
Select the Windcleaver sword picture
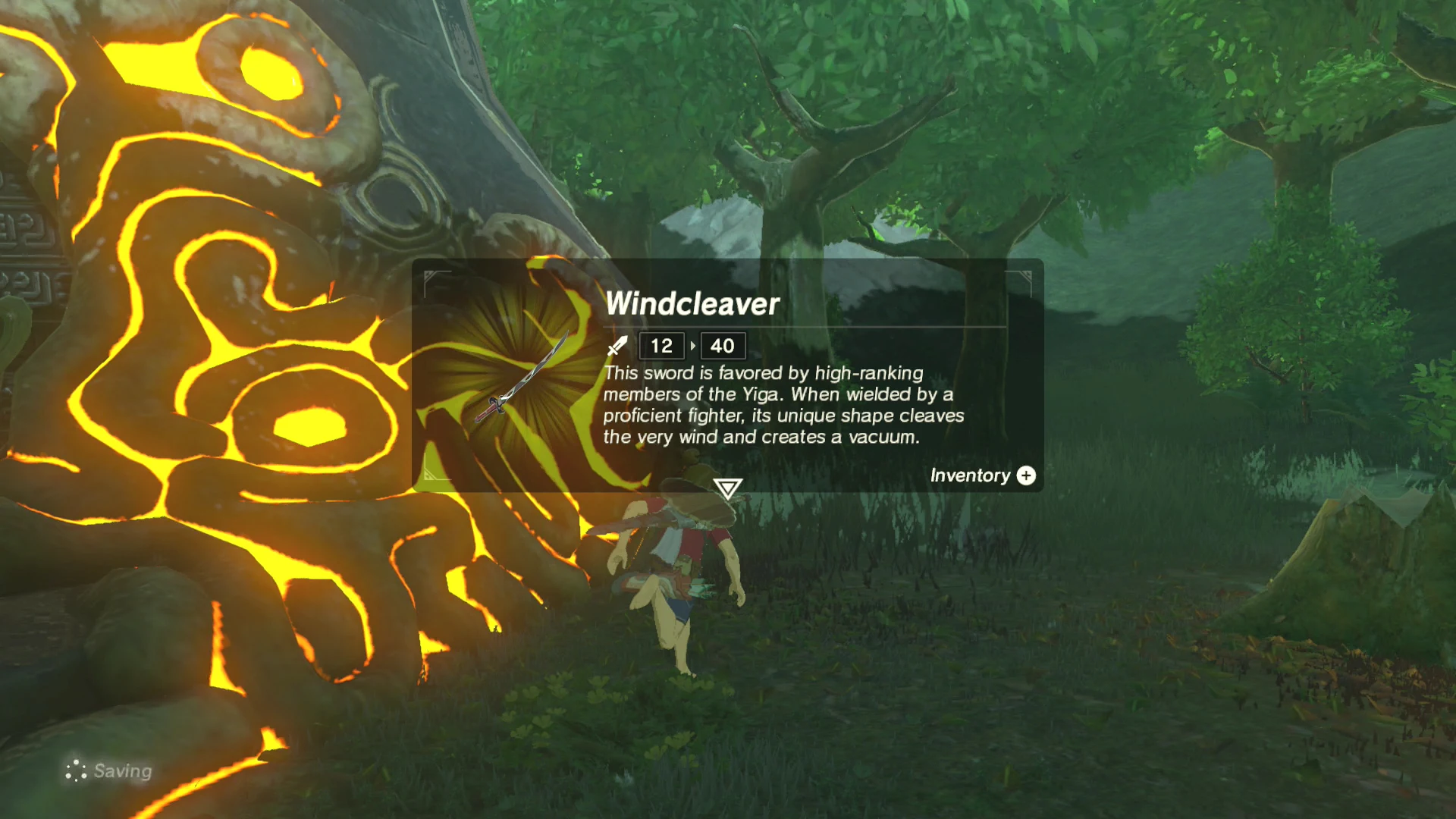click(x=521, y=378)
